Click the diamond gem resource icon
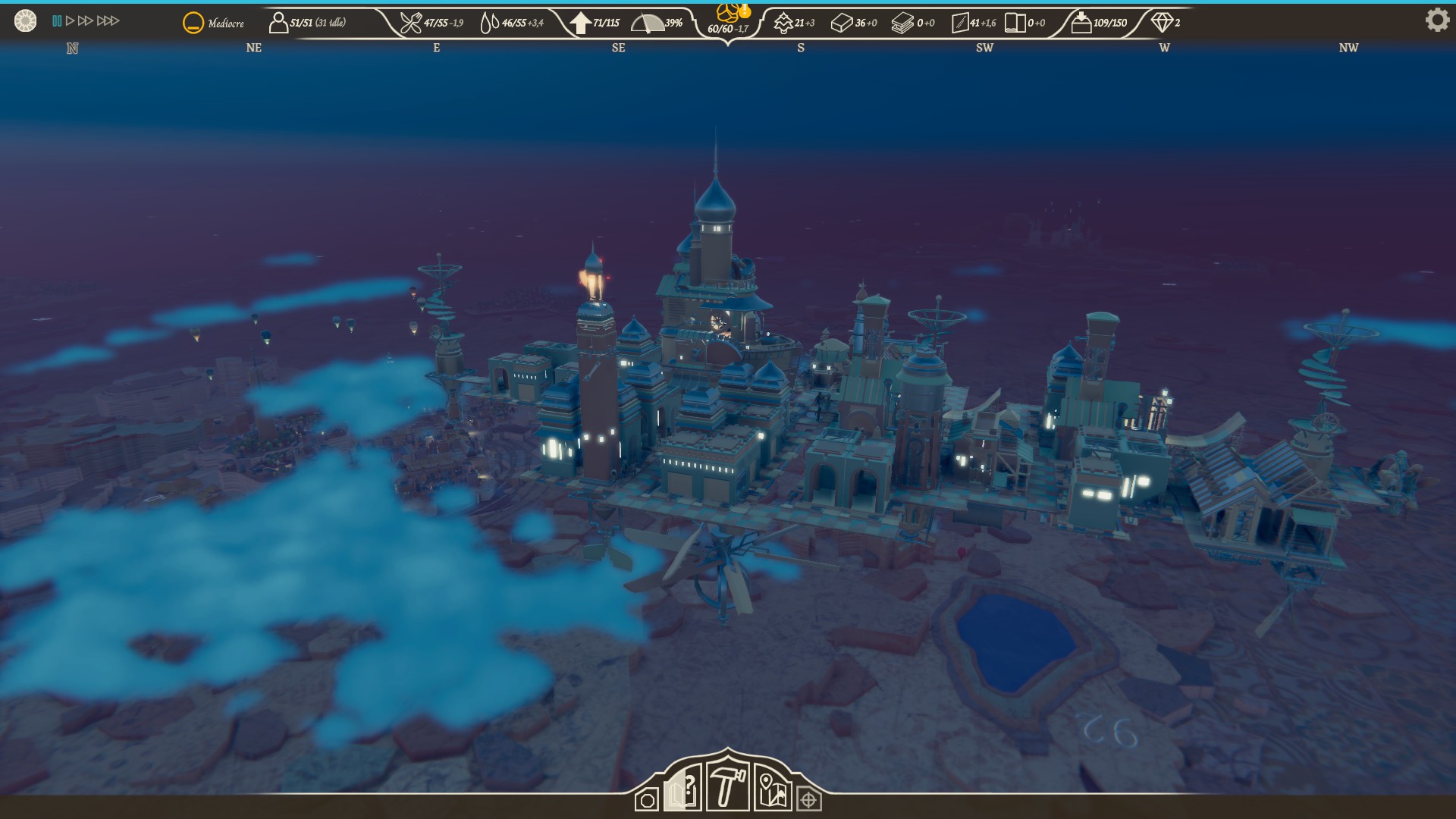 click(x=1162, y=23)
